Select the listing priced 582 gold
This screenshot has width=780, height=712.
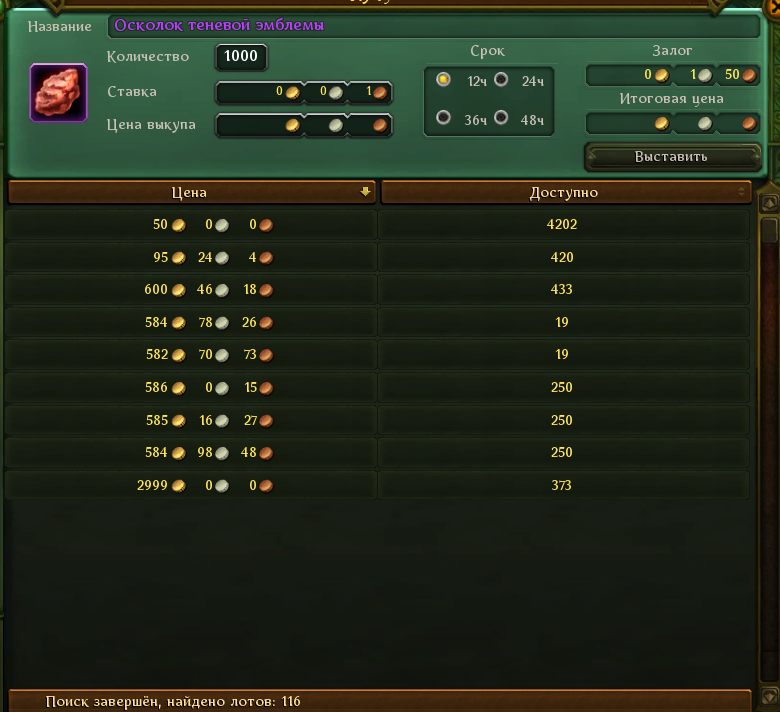click(x=378, y=355)
